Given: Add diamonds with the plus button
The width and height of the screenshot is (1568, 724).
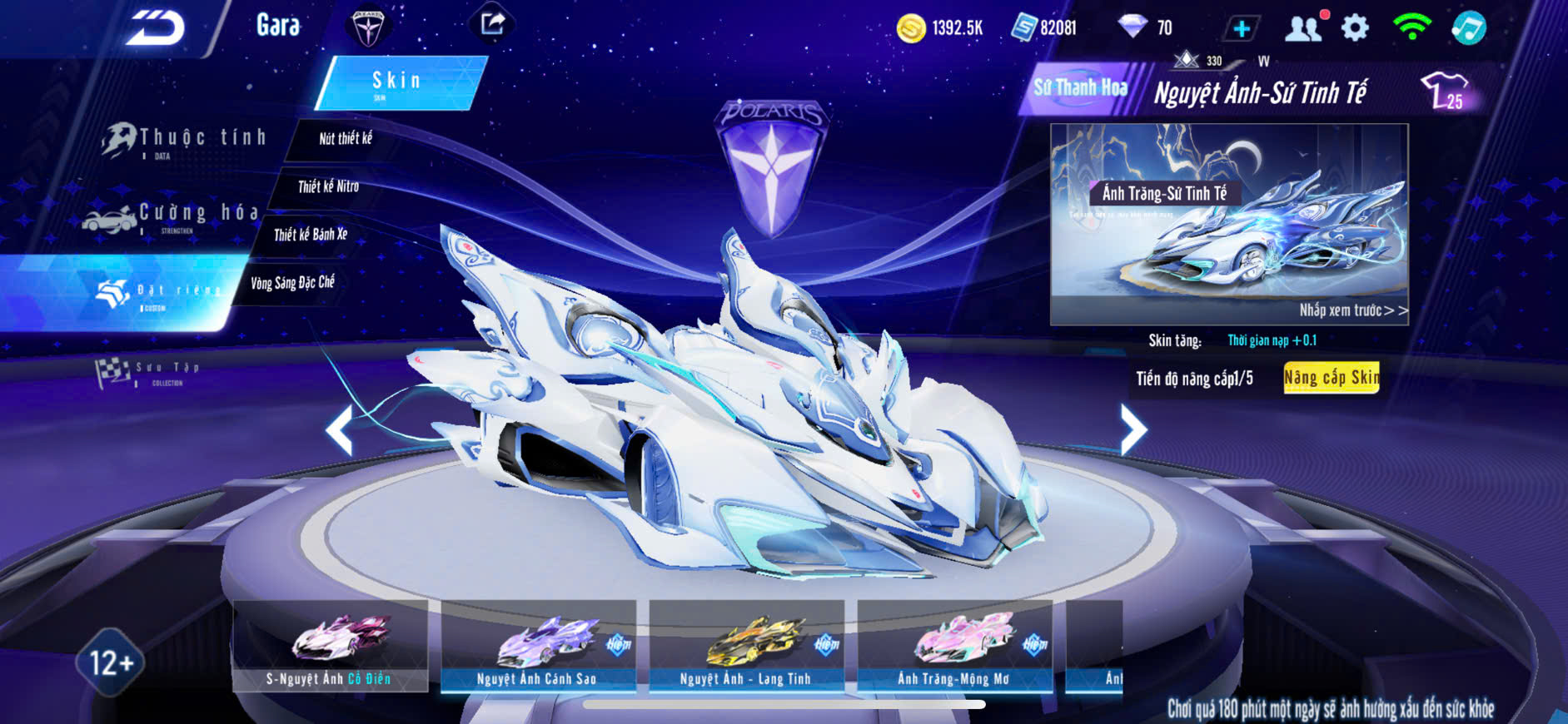Looking at the screenshot, I should [1241, 28].
